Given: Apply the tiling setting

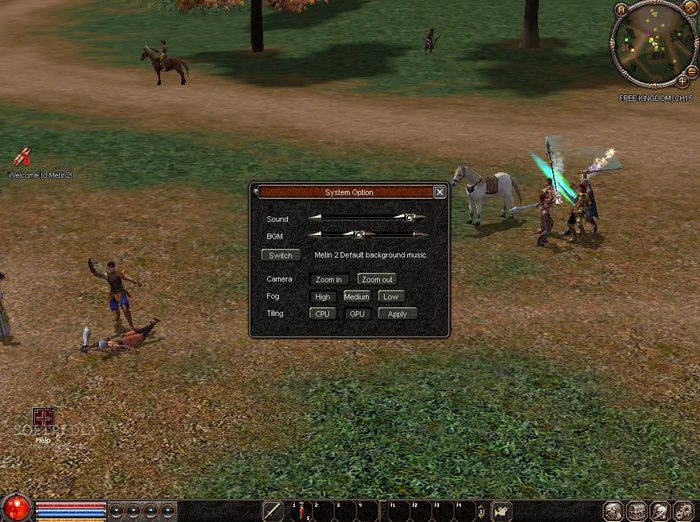Looking at the screenshot, I should 397,314.
